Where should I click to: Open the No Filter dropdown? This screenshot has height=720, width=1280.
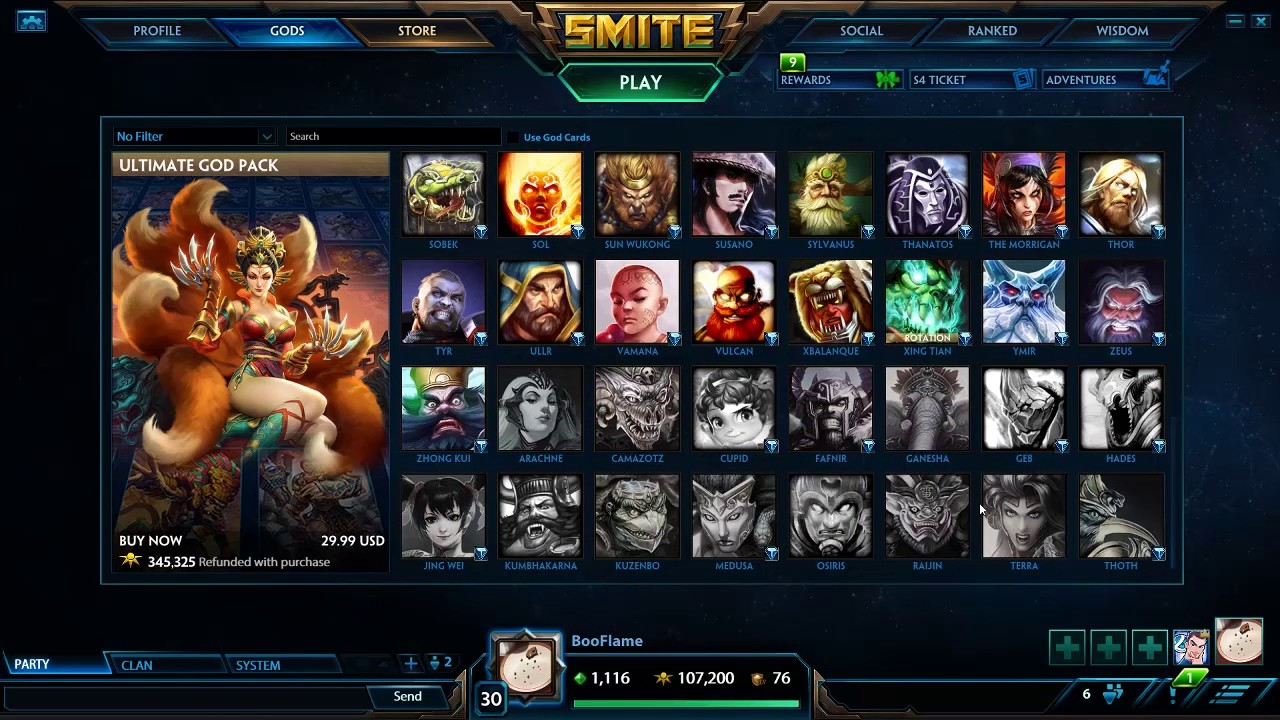pyautogui.click(x=193, y=136)
